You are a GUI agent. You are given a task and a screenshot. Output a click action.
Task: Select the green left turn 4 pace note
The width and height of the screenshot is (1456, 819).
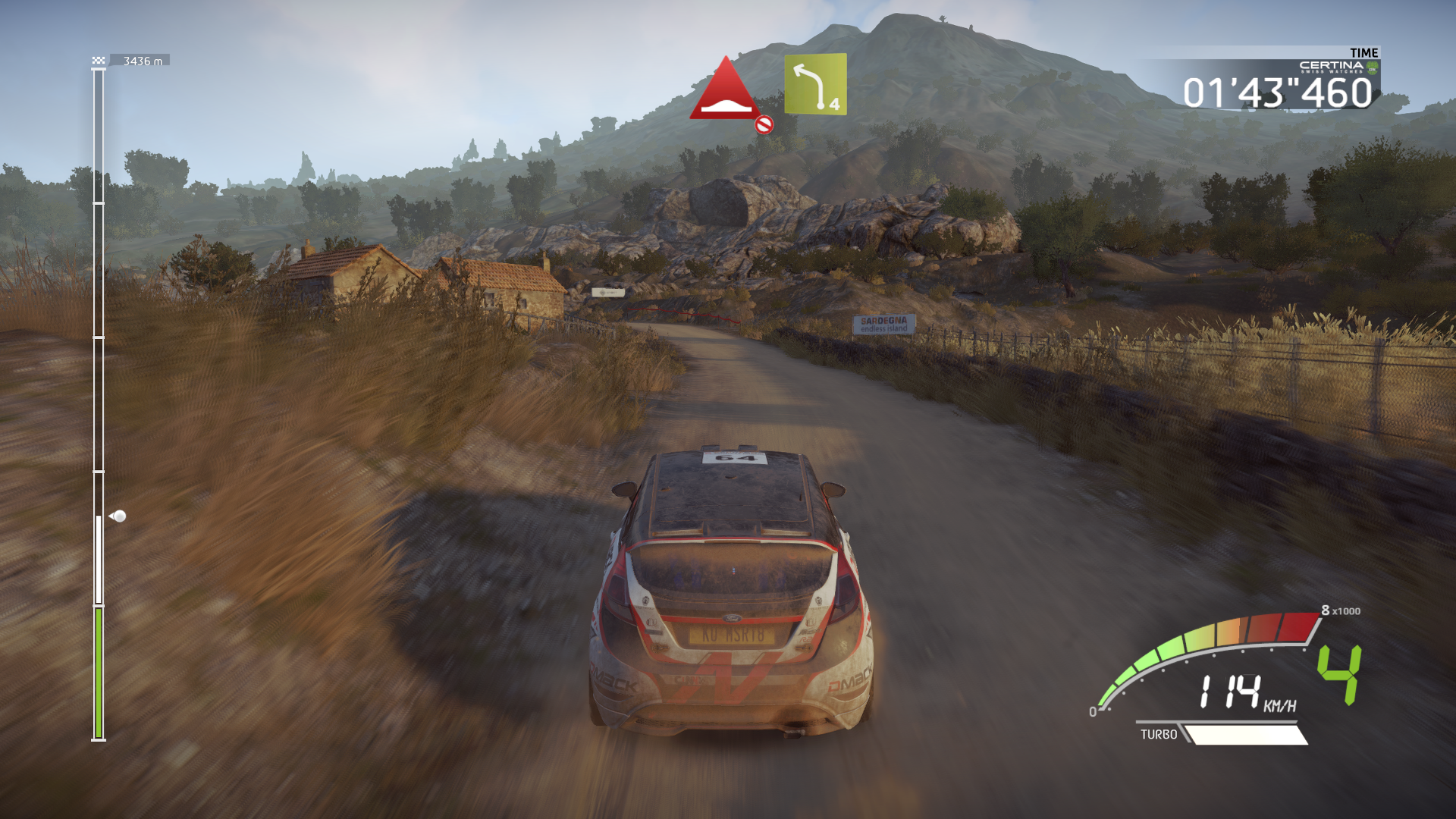click(x=815, y=84)
